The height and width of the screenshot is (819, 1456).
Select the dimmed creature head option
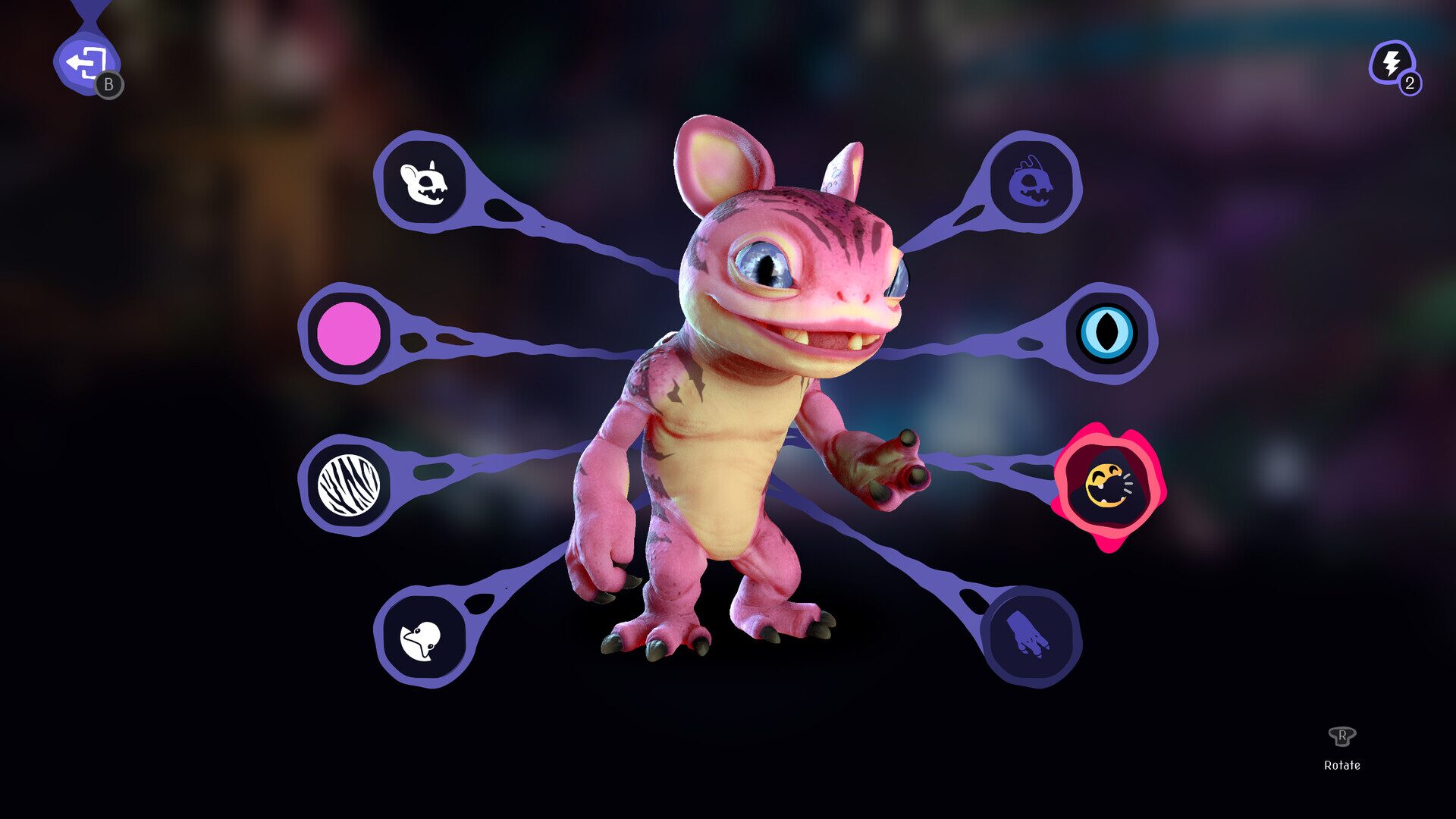(1031, 182)
